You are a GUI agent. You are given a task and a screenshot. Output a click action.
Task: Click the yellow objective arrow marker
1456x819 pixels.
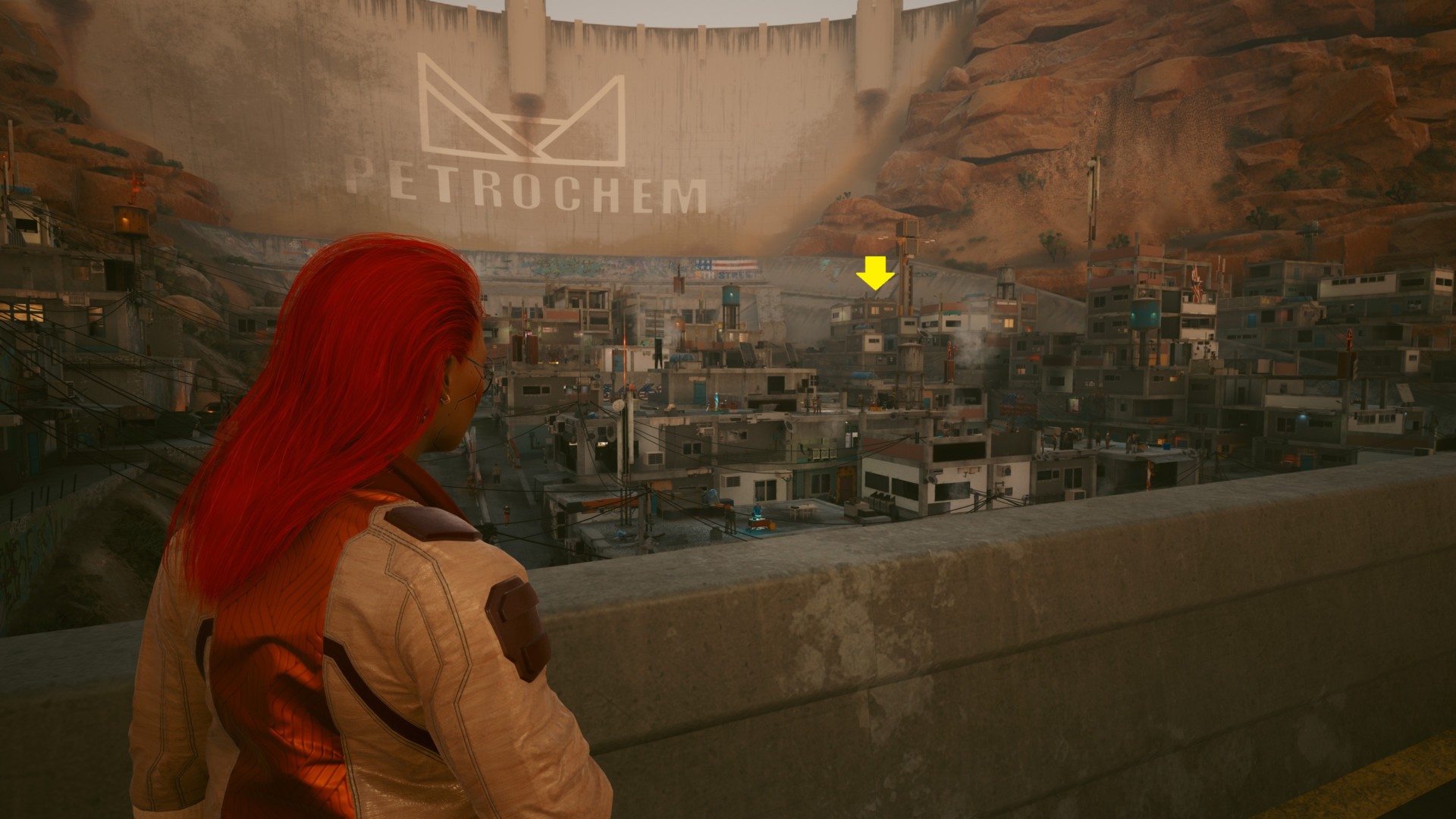tap(876, 274)
